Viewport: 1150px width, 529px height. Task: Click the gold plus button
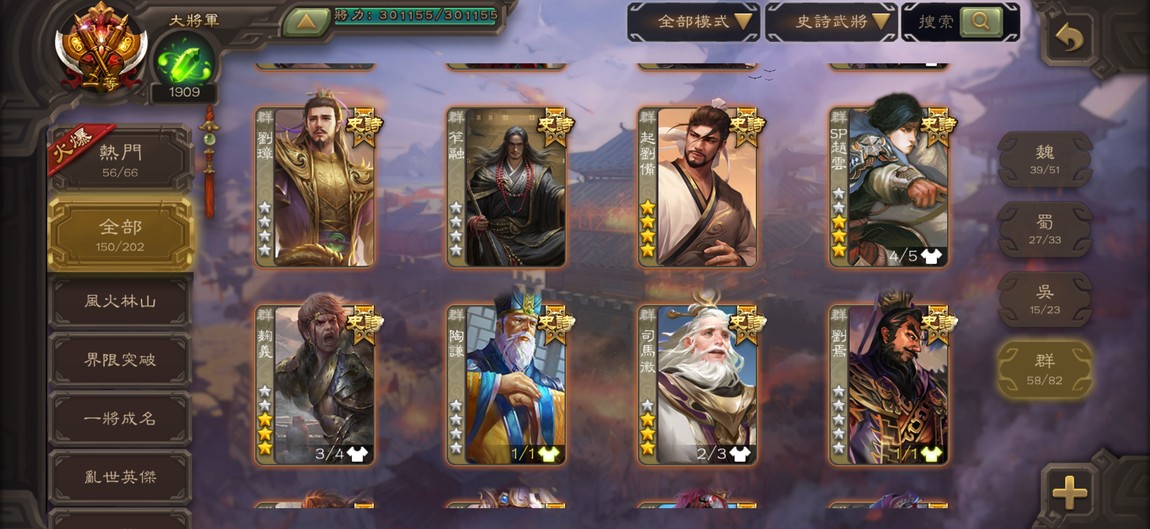click(1068, 491)
